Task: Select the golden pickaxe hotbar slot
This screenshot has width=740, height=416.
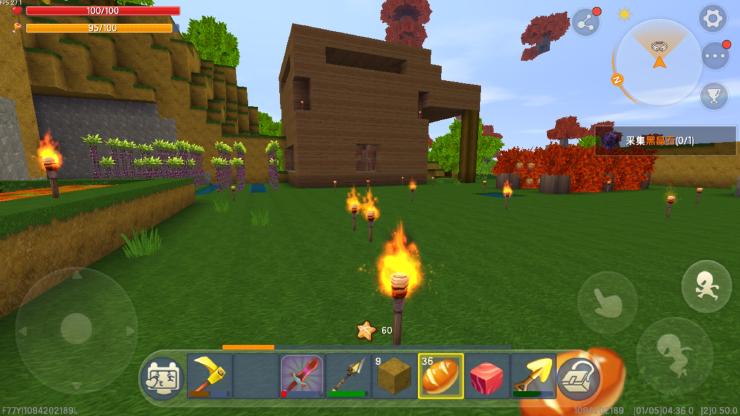Action: (x=208, y=376)
